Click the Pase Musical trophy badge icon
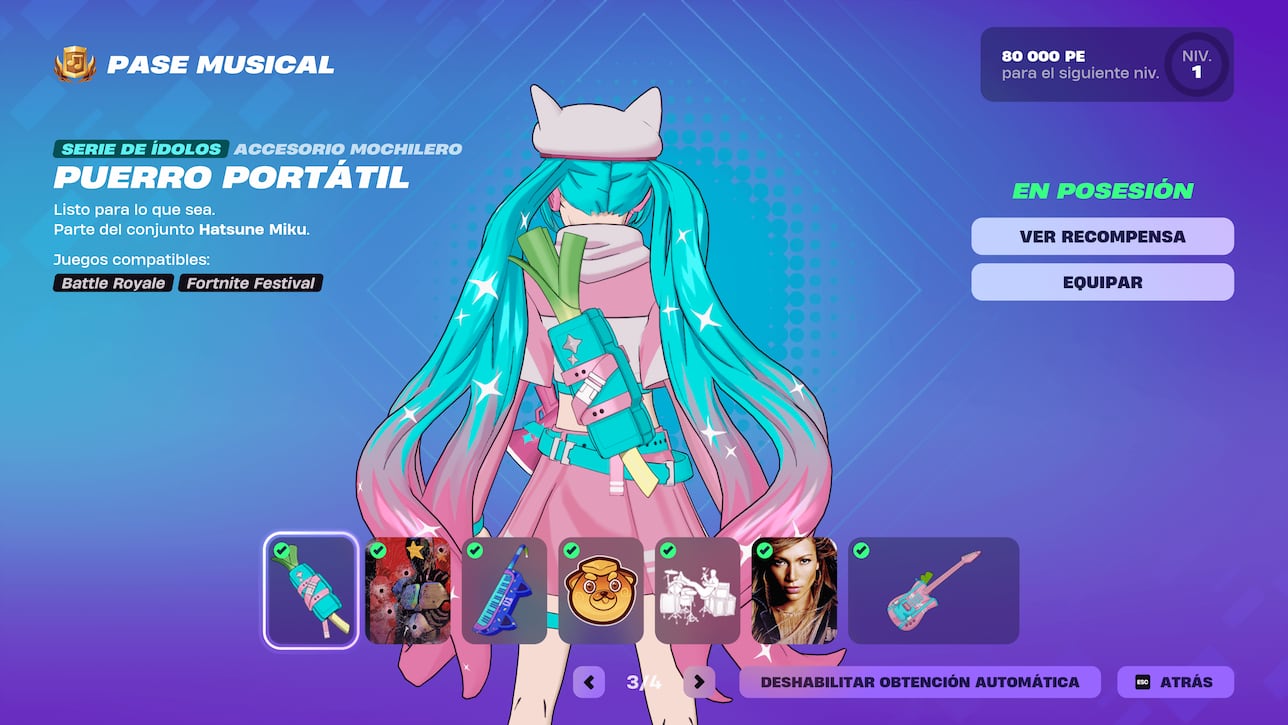Viewport: 1288px width, 725px height. click(x=75, y=64)
